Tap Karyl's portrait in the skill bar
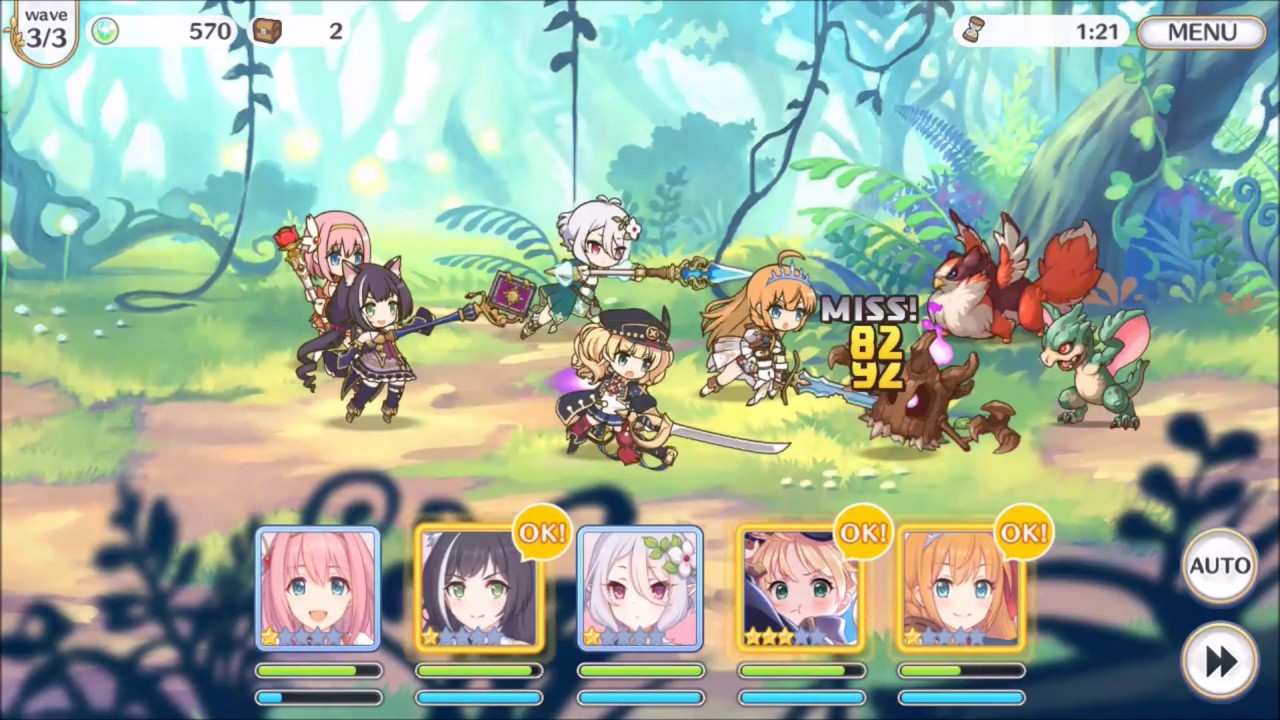The width and height of the screenshot is (1280, 720). [x=479, y=590]
